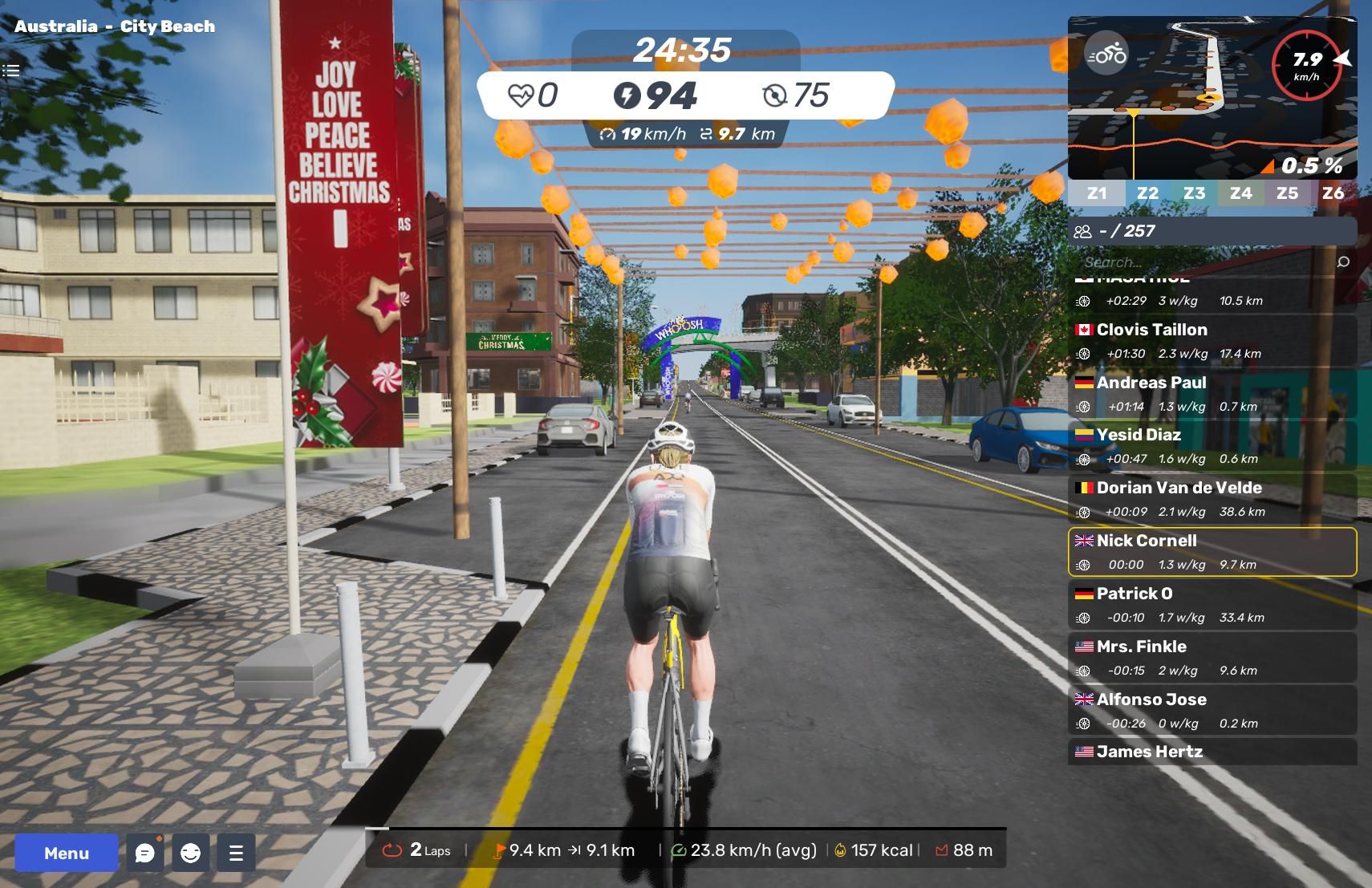The image size is (1372, 888).
Task: Select Patrick O in the rider list
Action: tap(1212, 605)
